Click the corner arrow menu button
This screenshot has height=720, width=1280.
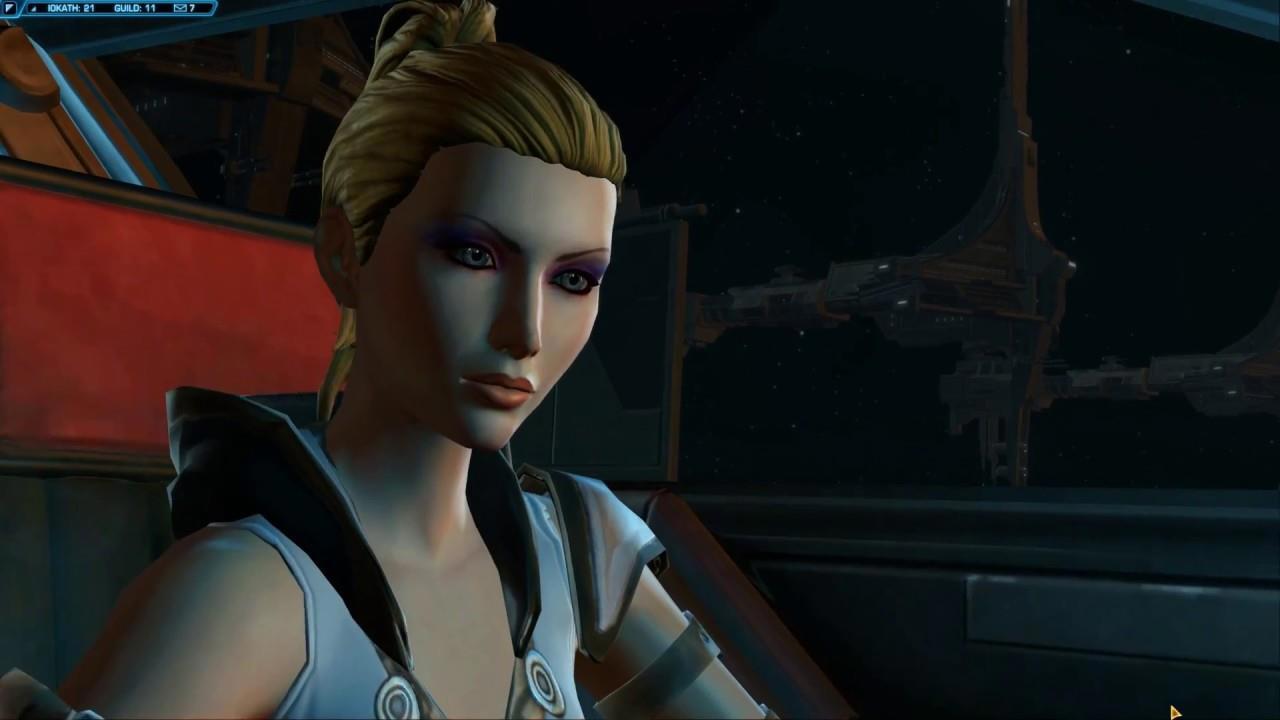click(x=9, y=8)
